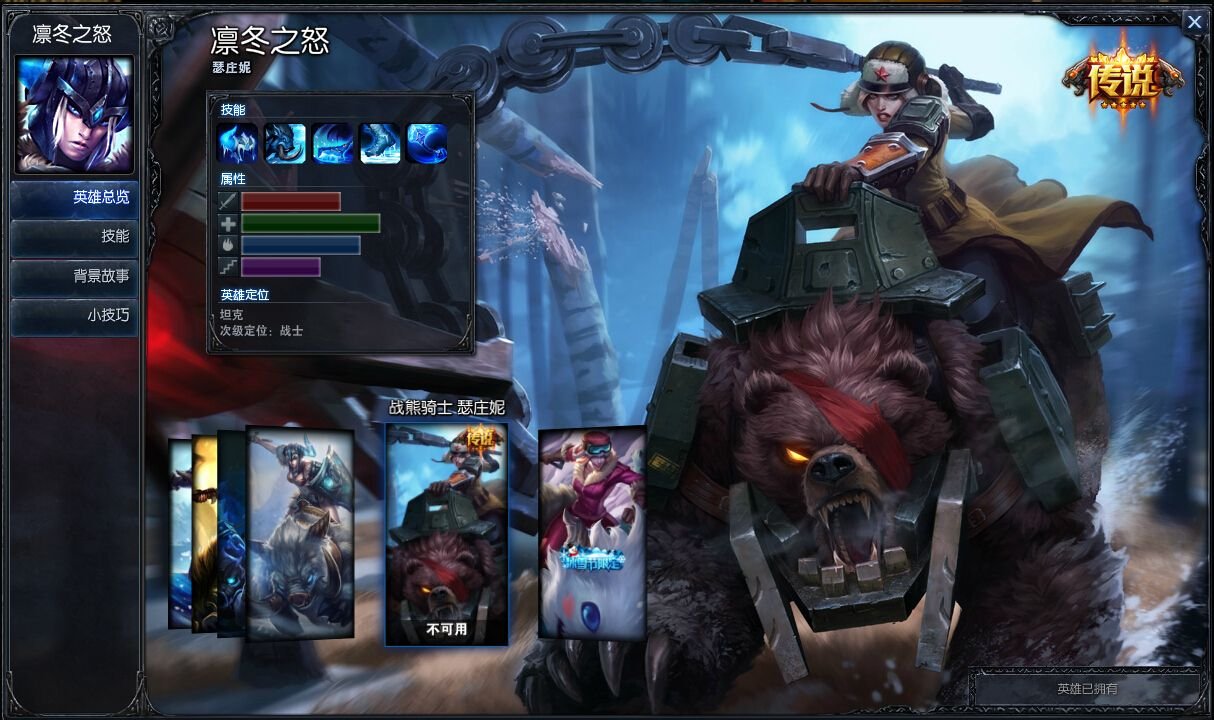Image resolution: width=1214 pixels, height=720 pixels.
Task: Open the 背景故事 lore tab
Action: click(x=75, y=276)
